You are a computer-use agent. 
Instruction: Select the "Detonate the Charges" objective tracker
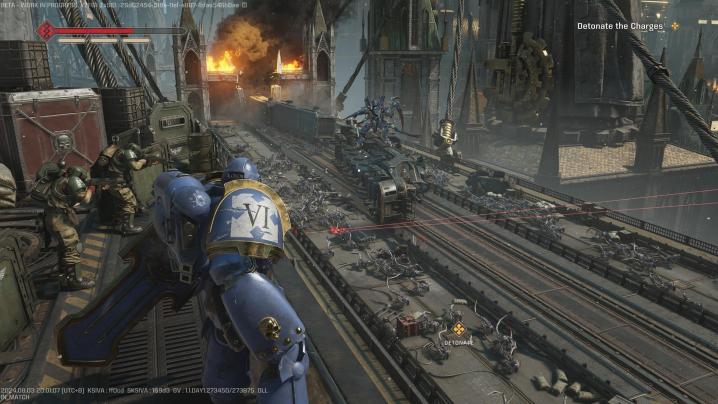pyautogui.click(x=621, y=26)
